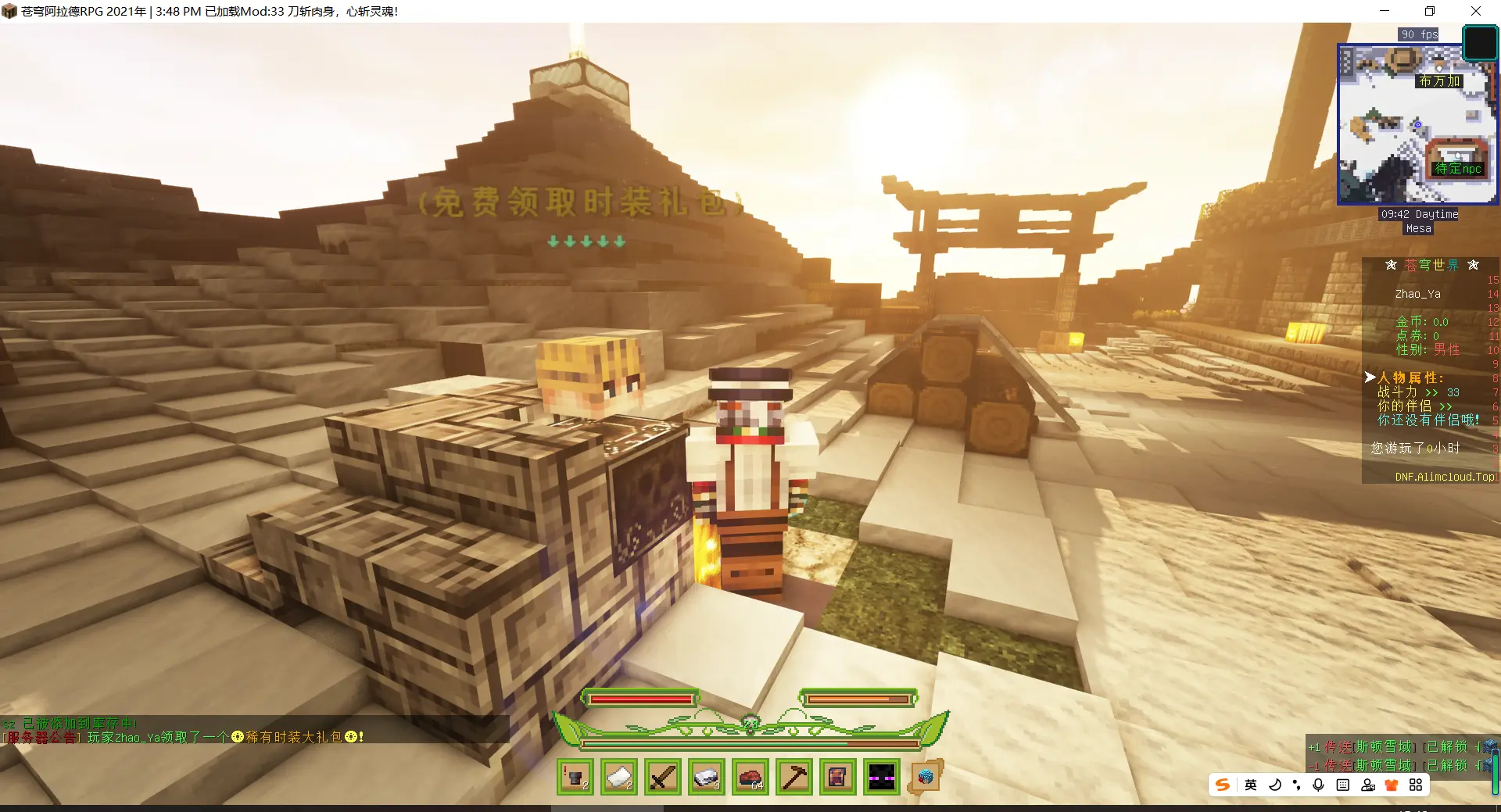Select the white paper item slot
Viewport: 1501px width, 812px height.
pos(619,778)
